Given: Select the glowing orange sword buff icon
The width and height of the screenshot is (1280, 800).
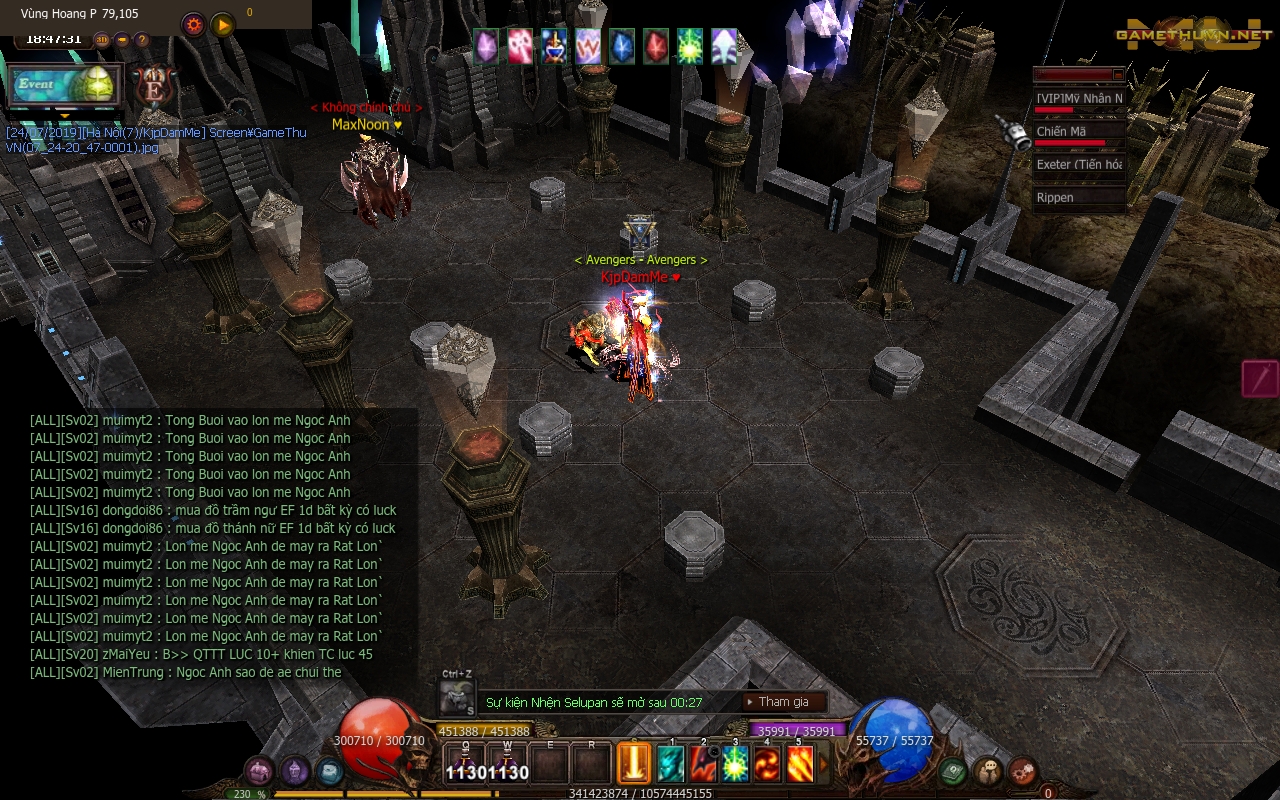Looking at the screenshot, I should coord(634,762).
